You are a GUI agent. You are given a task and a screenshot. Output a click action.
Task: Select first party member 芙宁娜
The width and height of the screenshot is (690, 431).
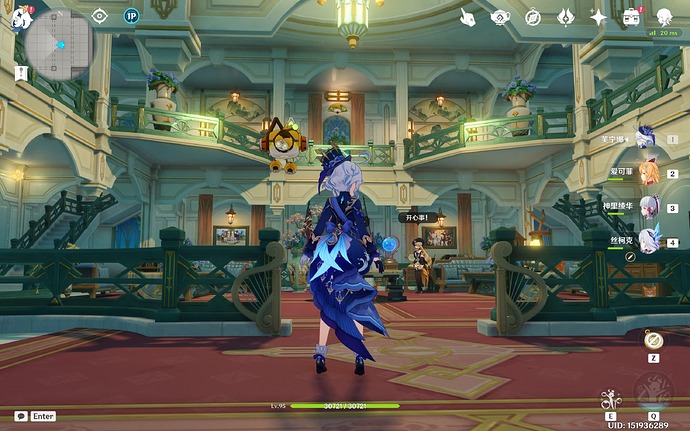click(x=645, y=137)
